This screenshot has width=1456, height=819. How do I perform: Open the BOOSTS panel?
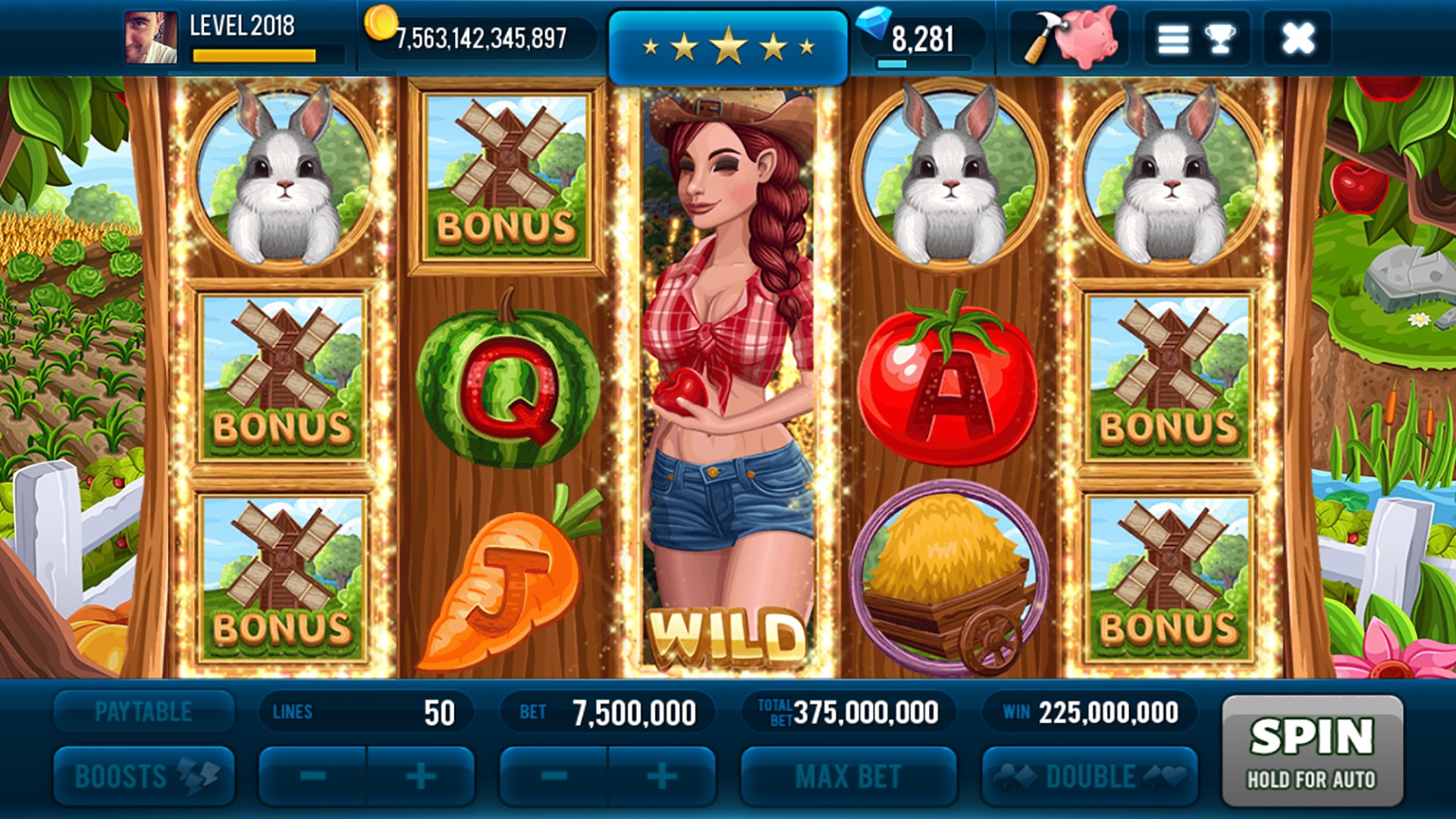(x=144, y=775)
